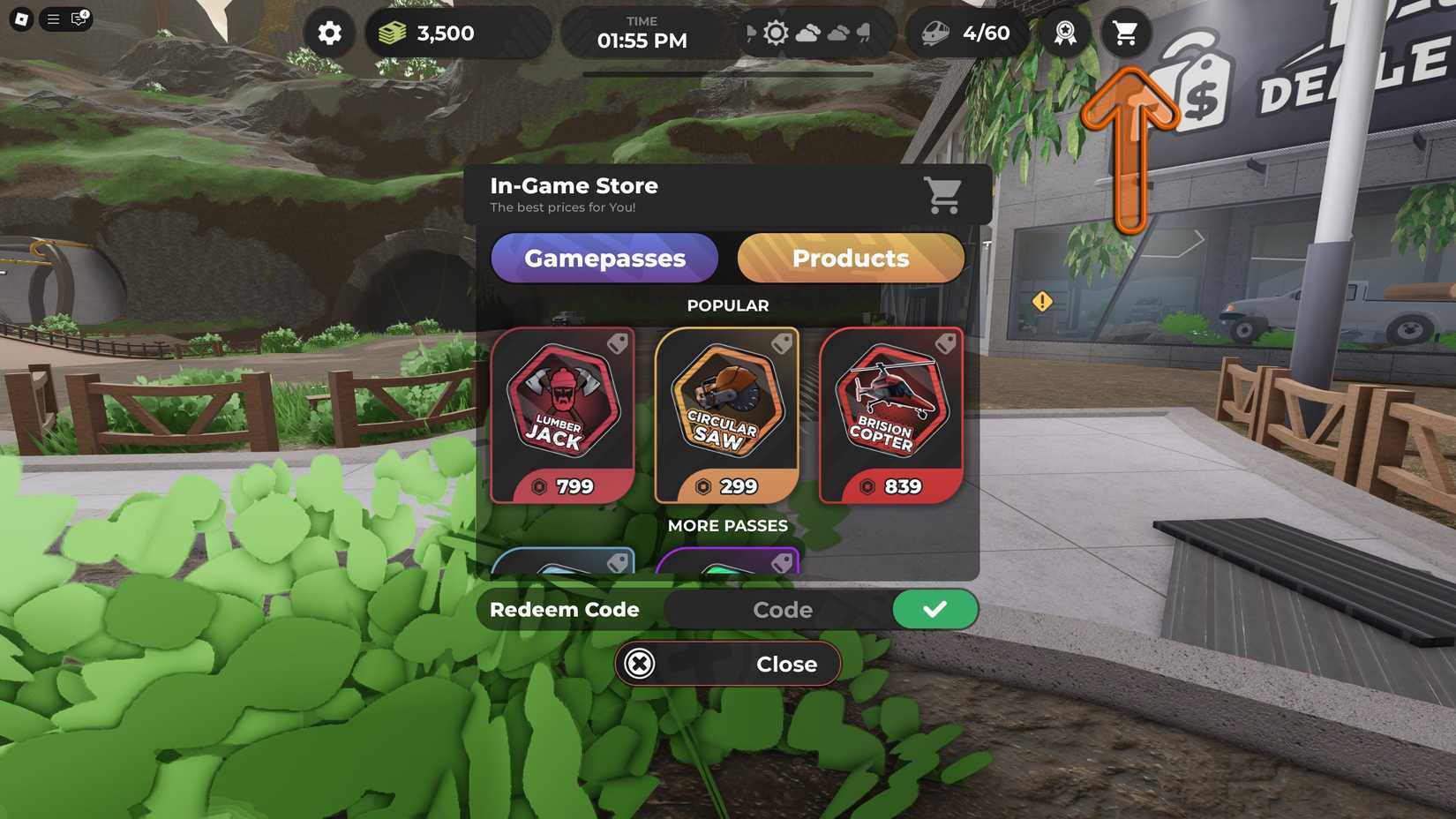Image resolution: width=1456 pixels, height=819 pixels.
Task: Click the green checkmark to redeem code
Action: click(935, 609)
